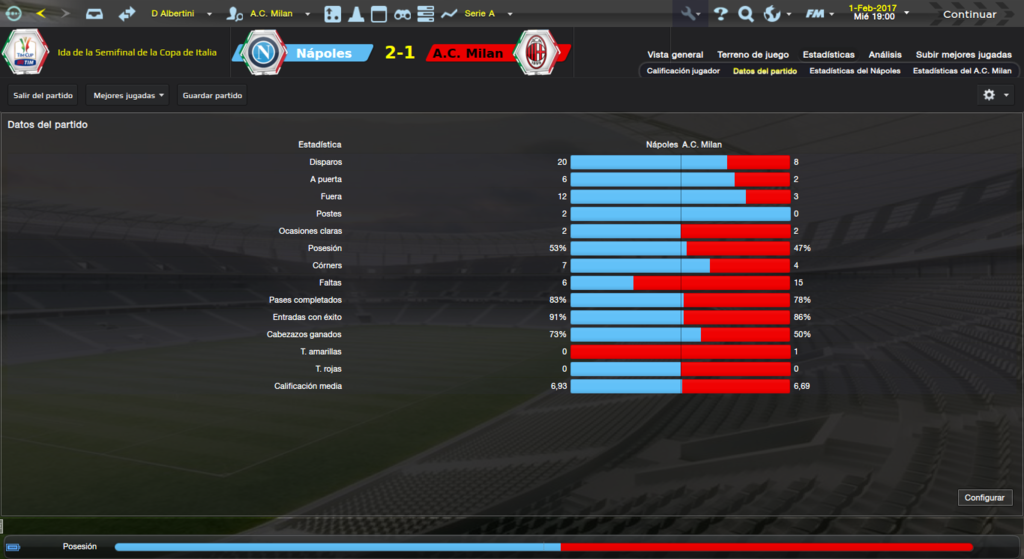Open the Serie A competition menu
Viewport: 1024px width, 559px height.
(x=486, y=14)
